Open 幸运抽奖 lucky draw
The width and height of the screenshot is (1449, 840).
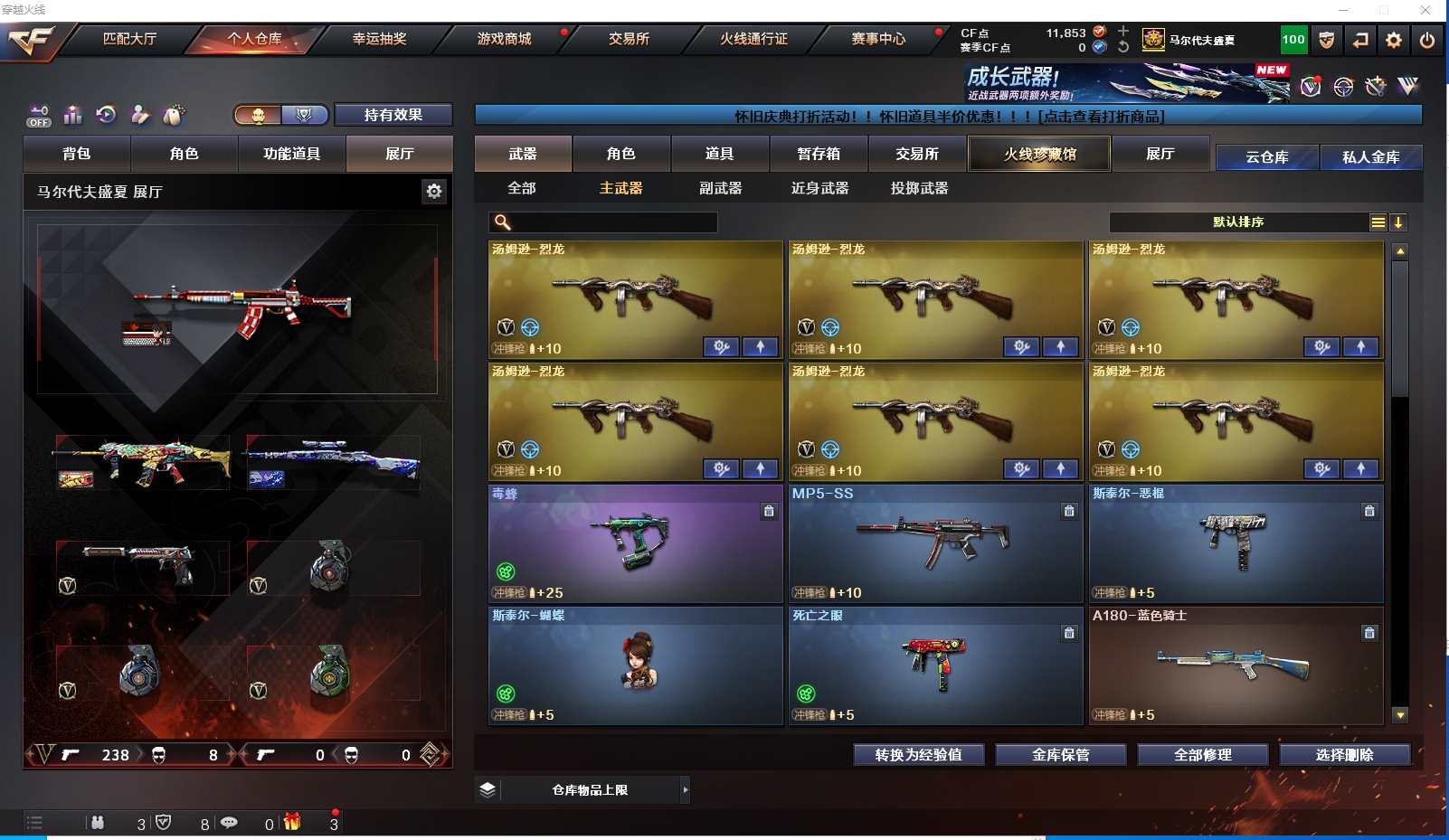click(379, 39)
